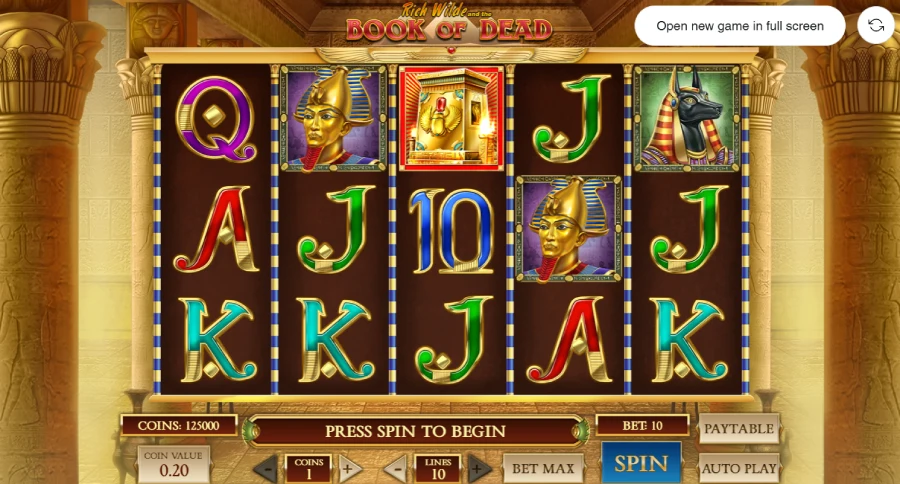
Task: Open new game in full screen
Action: click(x=740, y=26)
